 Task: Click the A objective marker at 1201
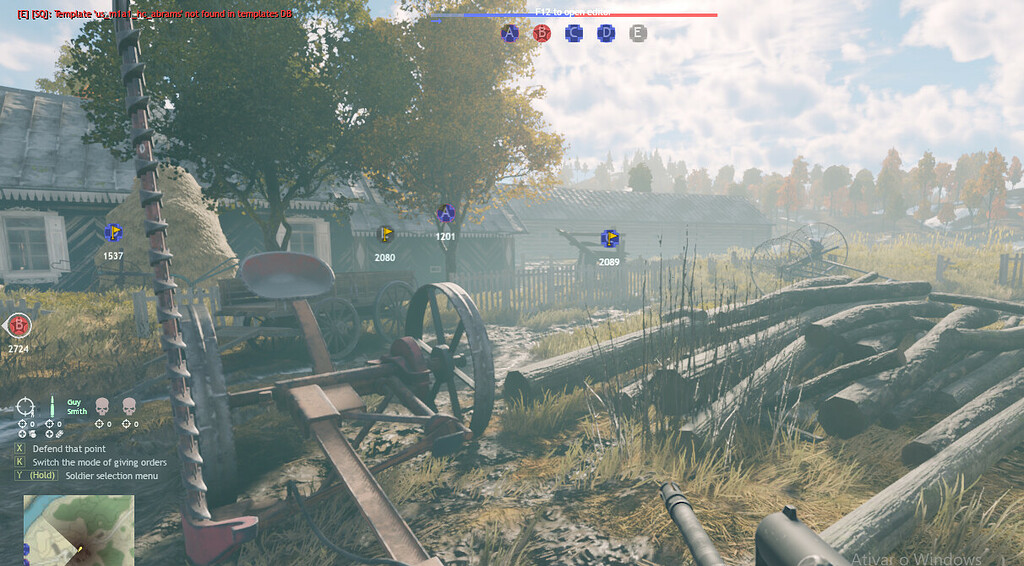pyautogui.click(x=446, y=213)
